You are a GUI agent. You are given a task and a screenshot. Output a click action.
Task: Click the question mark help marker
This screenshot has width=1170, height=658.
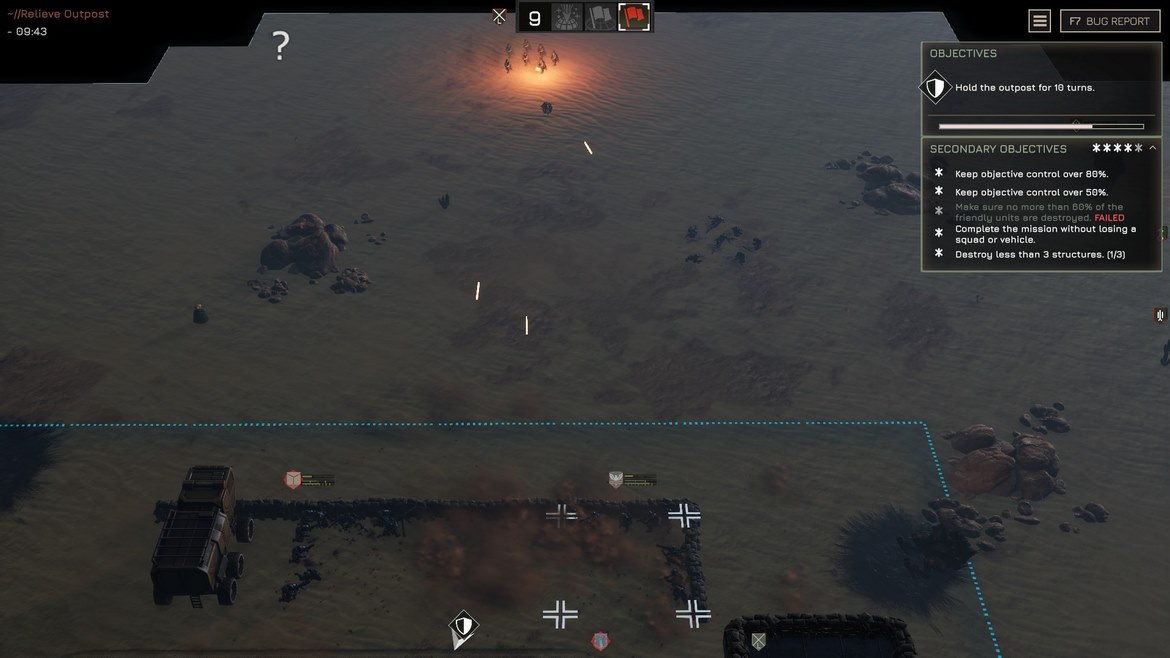click(281, 45)
